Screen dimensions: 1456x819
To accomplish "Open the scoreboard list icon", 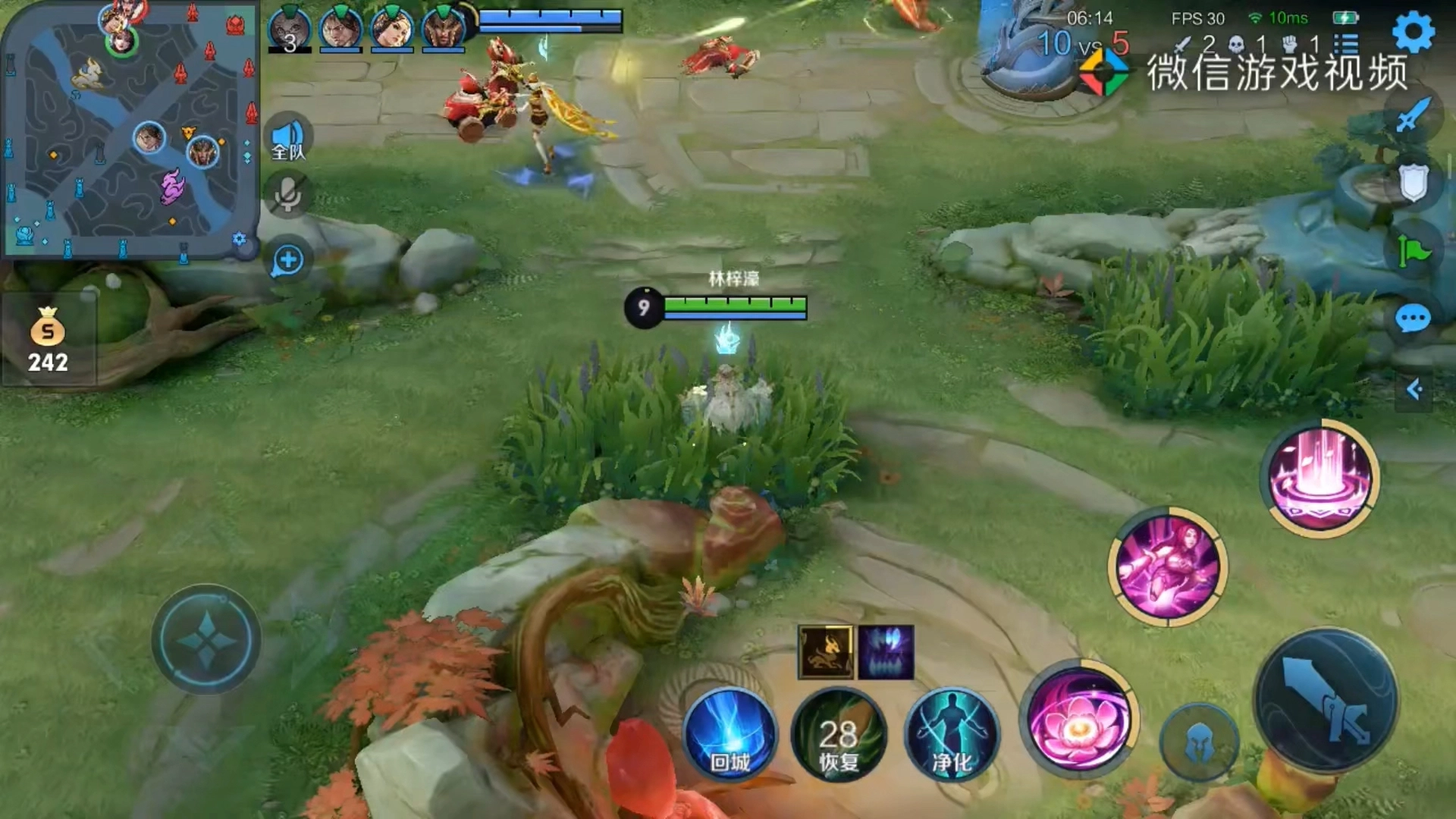I will click(x=1346, y=44).
